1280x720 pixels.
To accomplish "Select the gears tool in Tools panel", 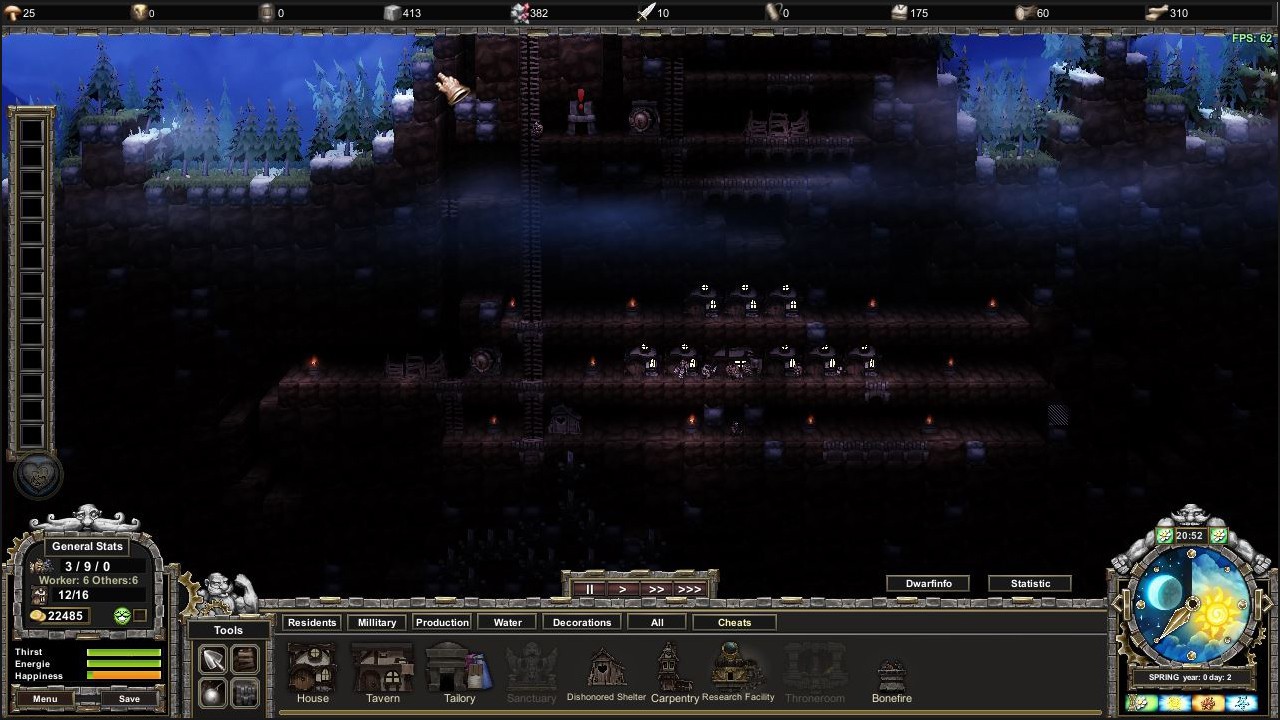I will coord(245,692).
